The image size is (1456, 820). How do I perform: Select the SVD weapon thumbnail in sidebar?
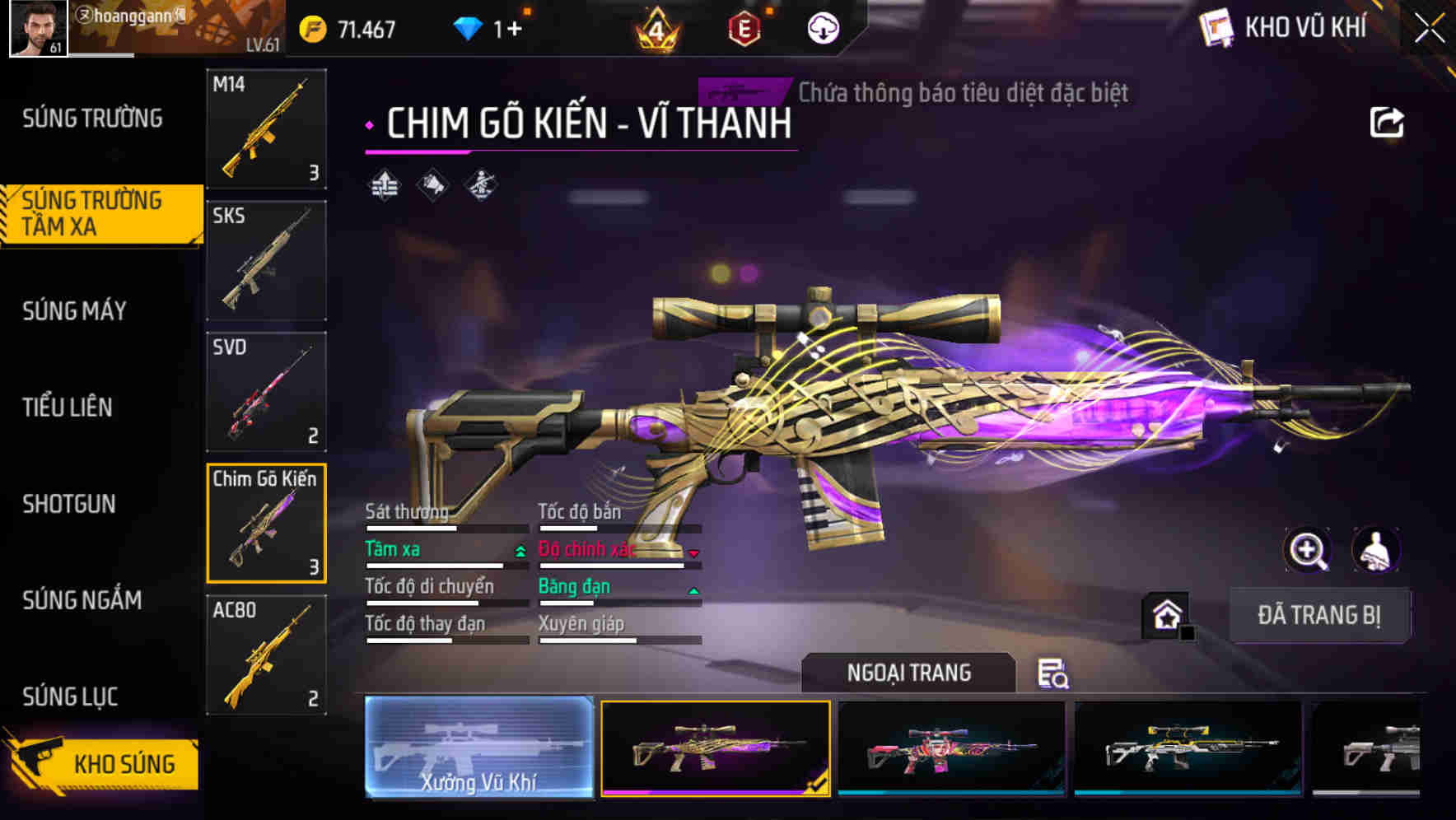click(x=265, y=393)
